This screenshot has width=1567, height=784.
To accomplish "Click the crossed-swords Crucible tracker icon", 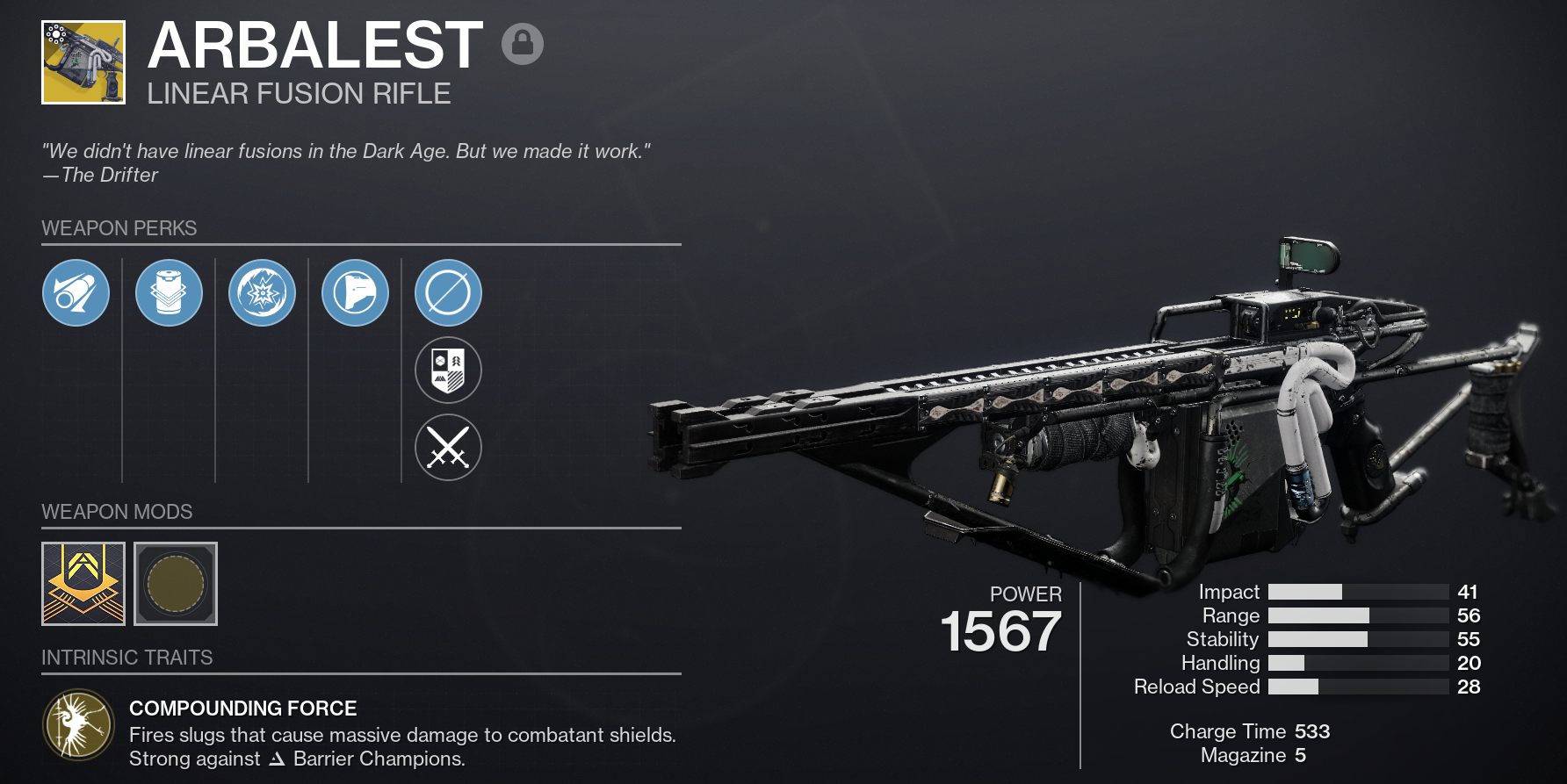I will click(448, 447).
